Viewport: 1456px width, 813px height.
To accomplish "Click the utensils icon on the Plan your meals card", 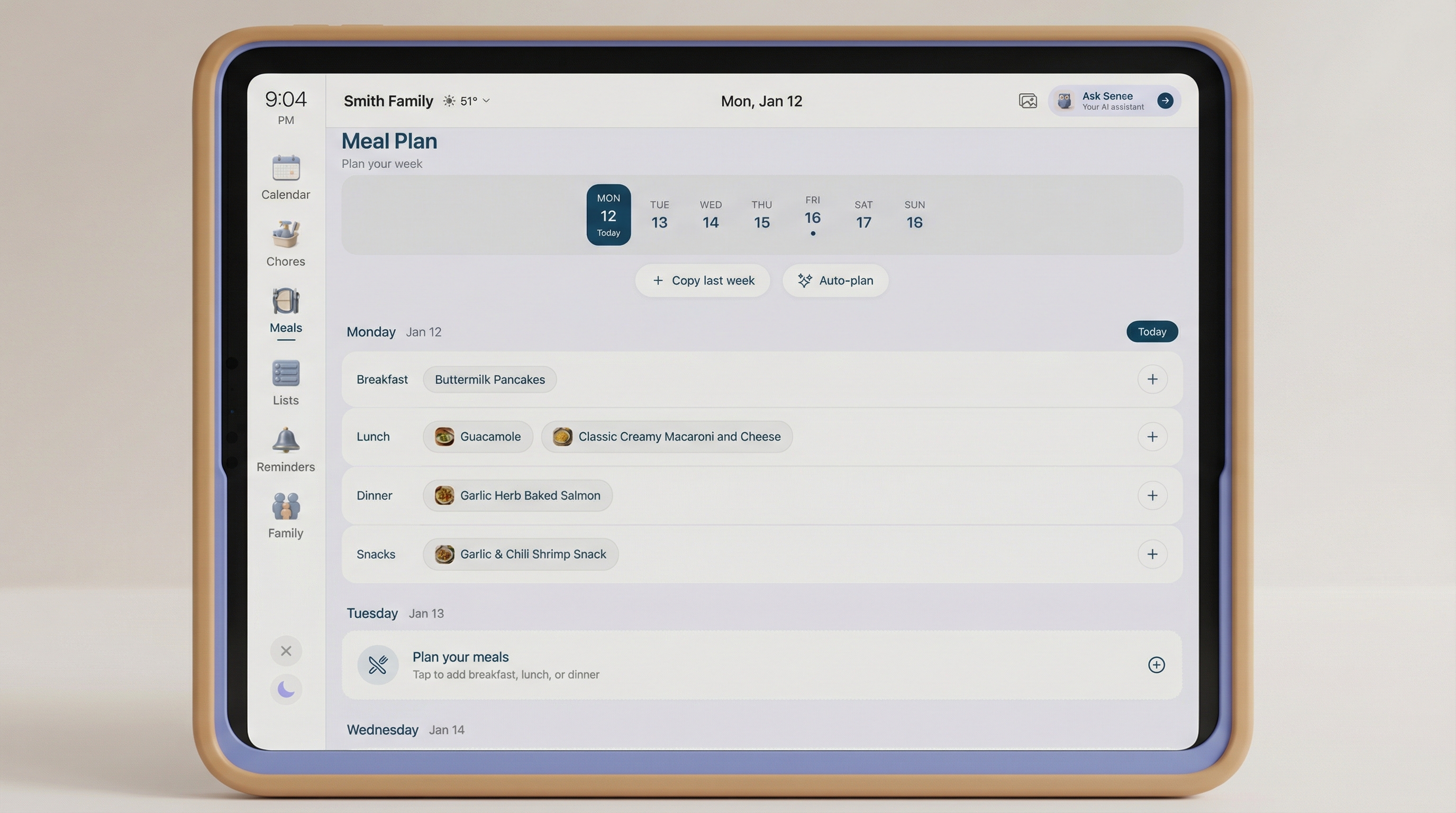I will [x=378, y=665].
